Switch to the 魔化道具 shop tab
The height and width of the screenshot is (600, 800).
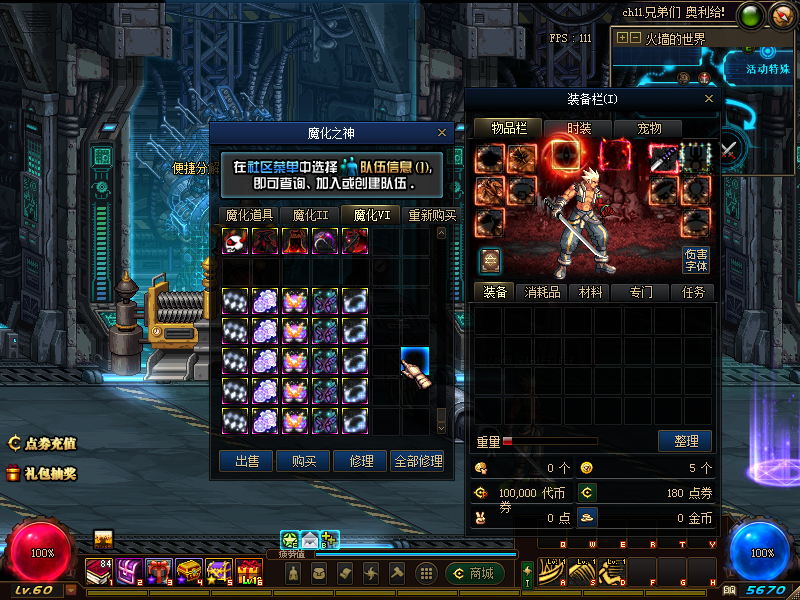click(x=249, y=215)
